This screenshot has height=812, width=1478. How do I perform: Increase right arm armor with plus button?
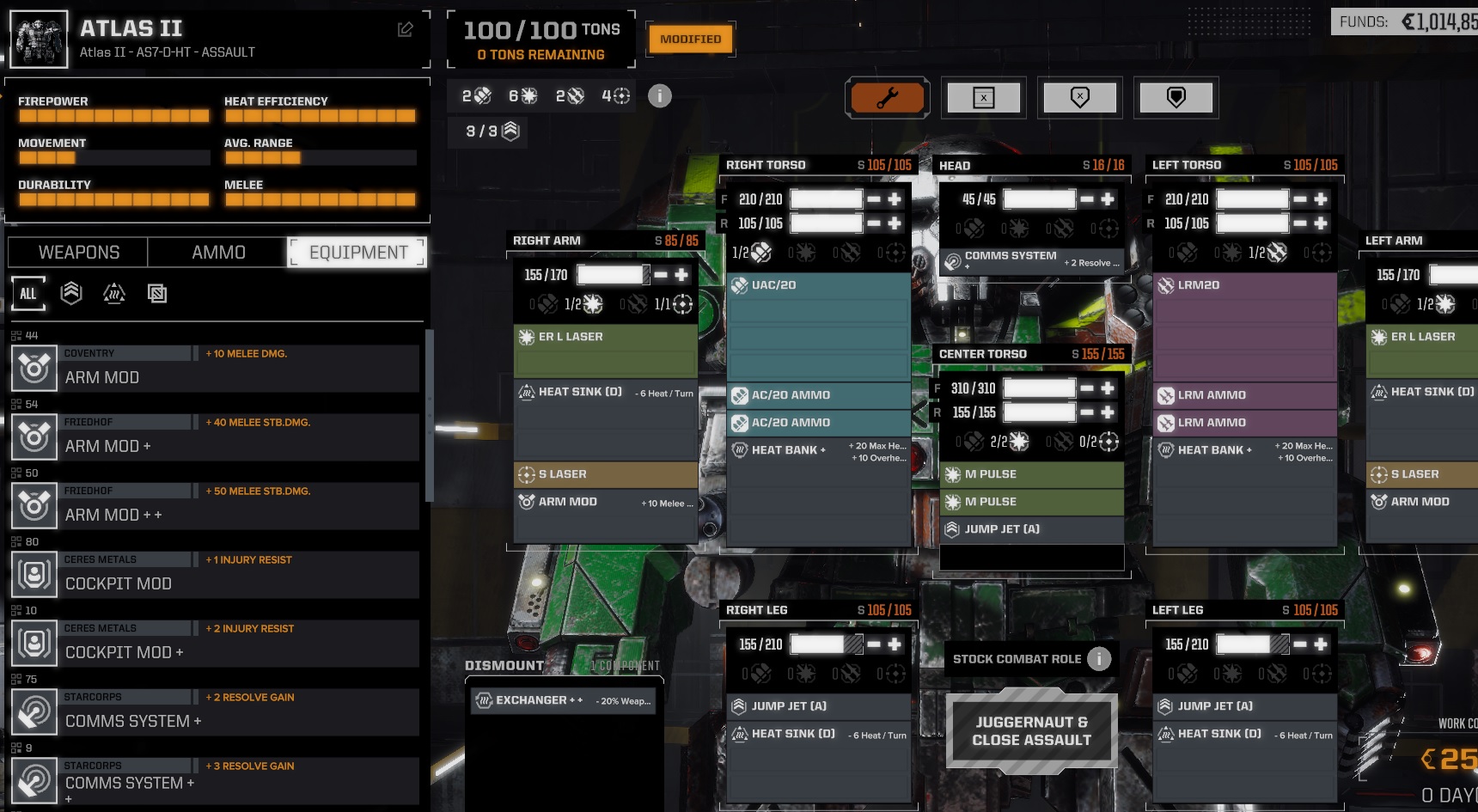(x=681, y=275)
